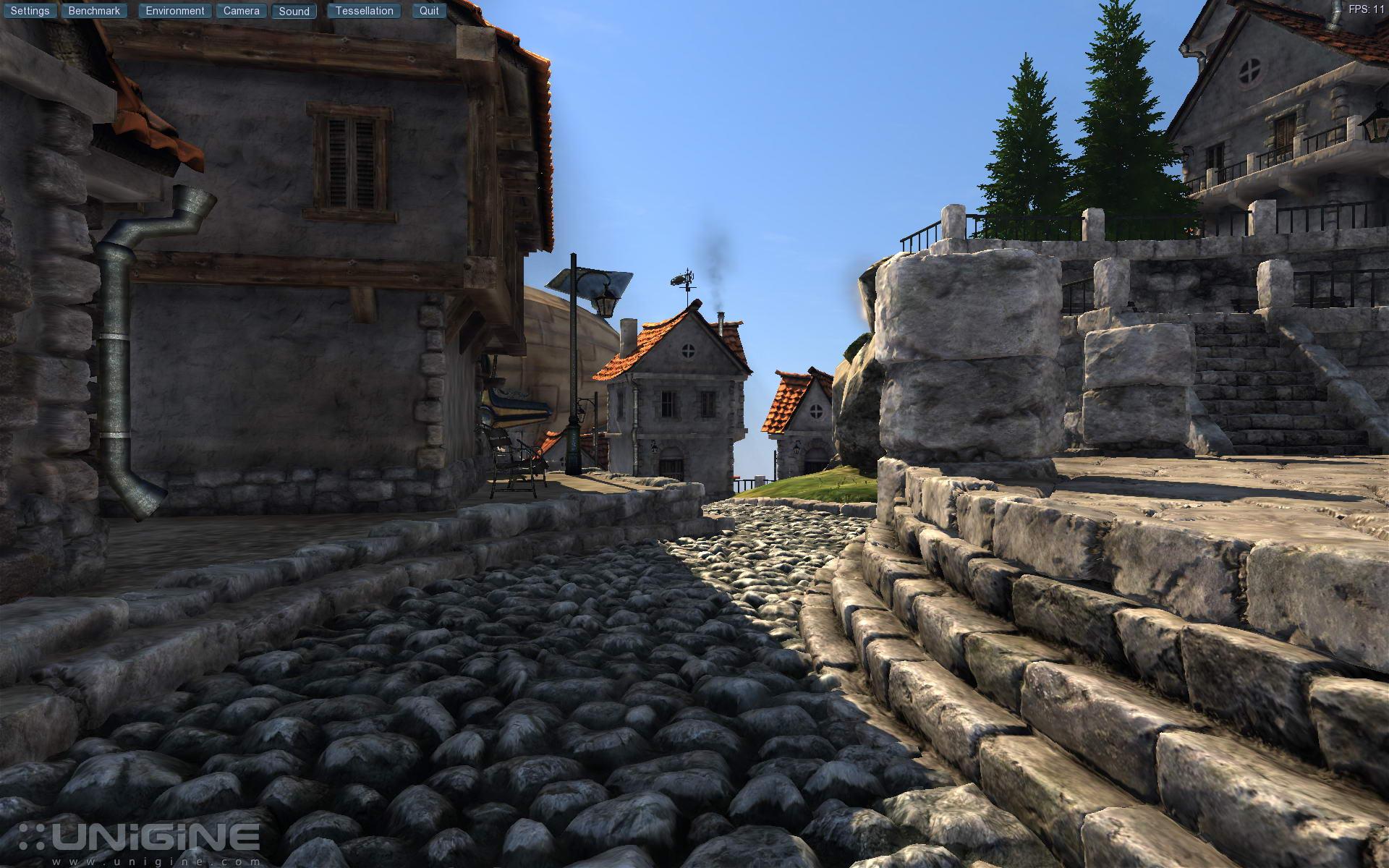
Task: Open the Settings menu
Action: click(x=30, y=11)
